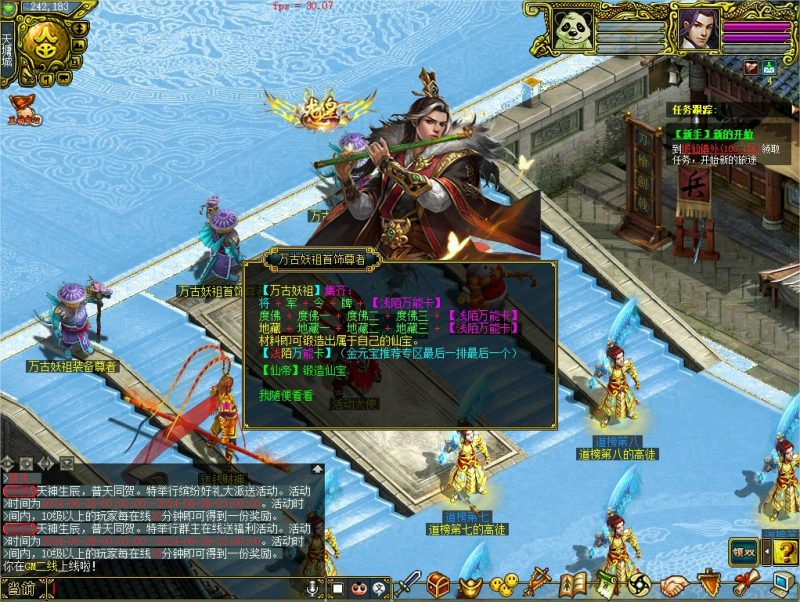Image resolution: width=800 pixels, height=602 pixels.
Task: Open the computer system settings icon
Action: [779, 584]
